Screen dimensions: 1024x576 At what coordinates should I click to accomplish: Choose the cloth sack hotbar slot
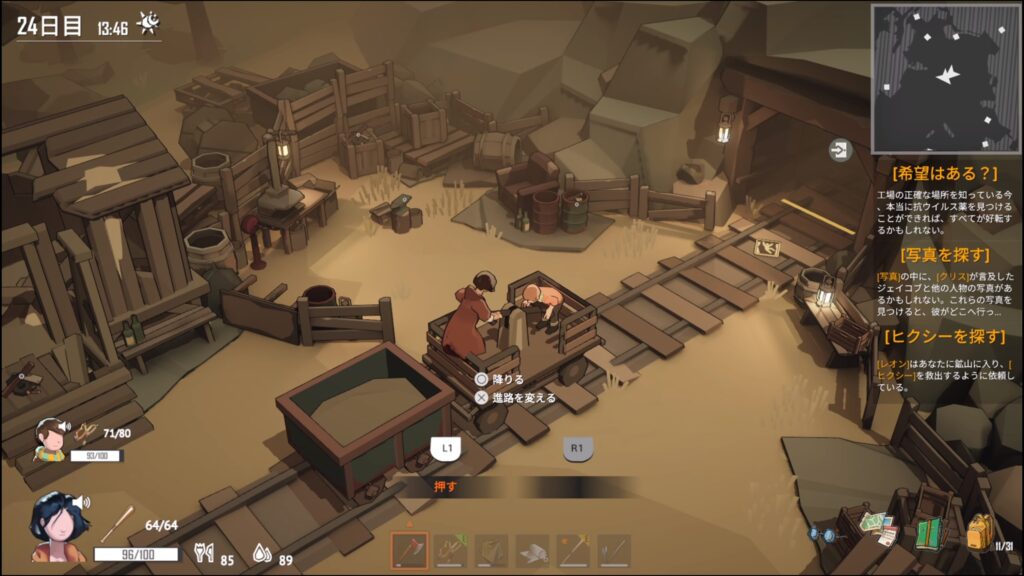(491, 551)
